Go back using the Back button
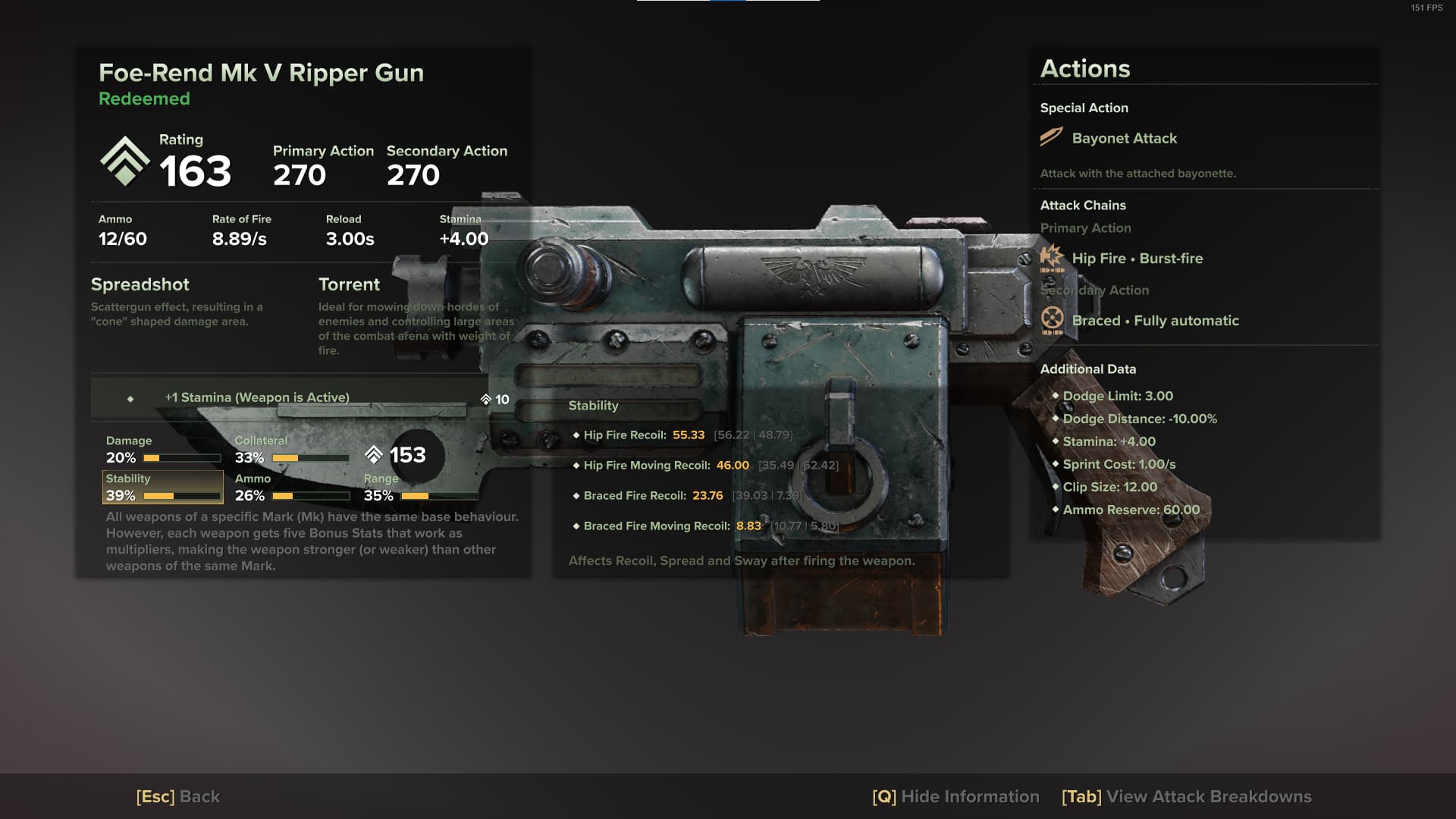Image resolution: width=1456 pixels, height=819 pixels. point(178,796)
